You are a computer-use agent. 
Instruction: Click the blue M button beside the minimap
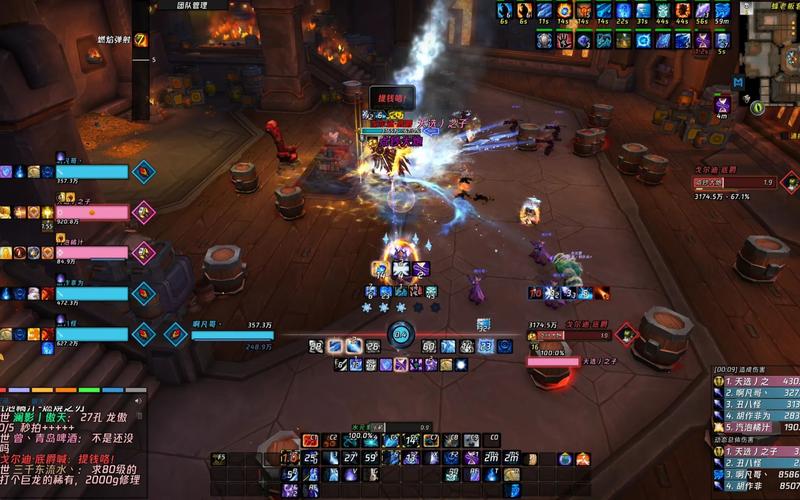click(x=738, y=81)
